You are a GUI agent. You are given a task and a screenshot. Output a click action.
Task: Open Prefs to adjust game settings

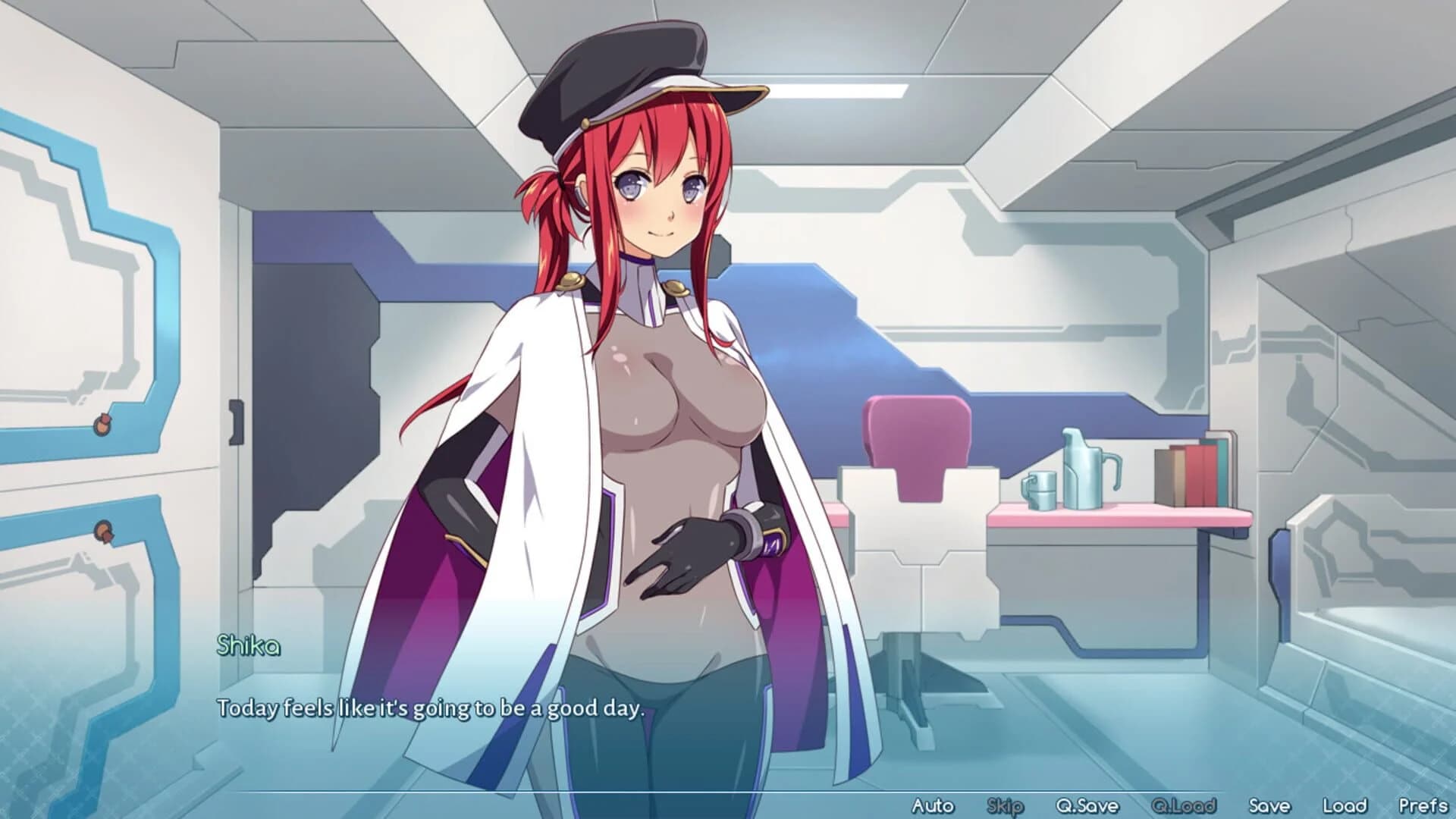tap(1426, 806)
